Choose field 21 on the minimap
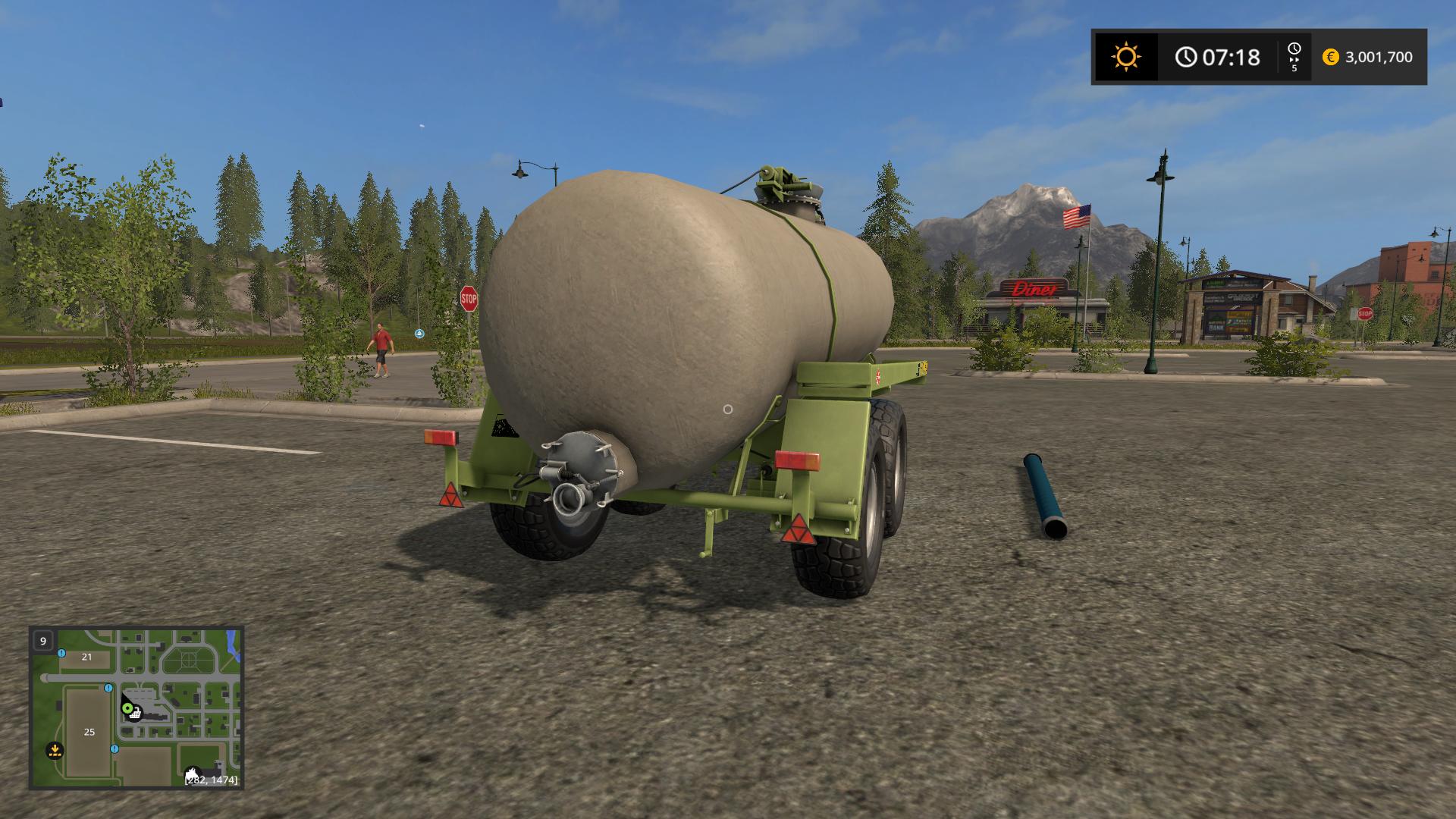 [86, 657]
